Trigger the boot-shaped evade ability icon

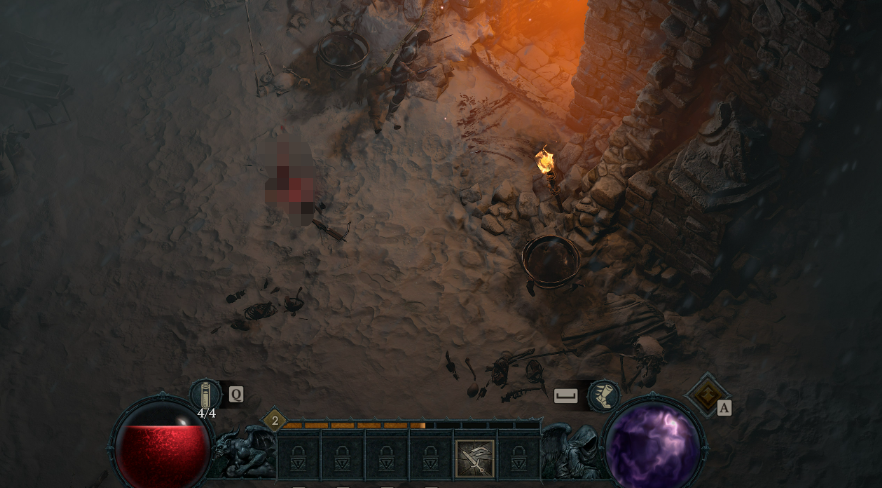602,395
